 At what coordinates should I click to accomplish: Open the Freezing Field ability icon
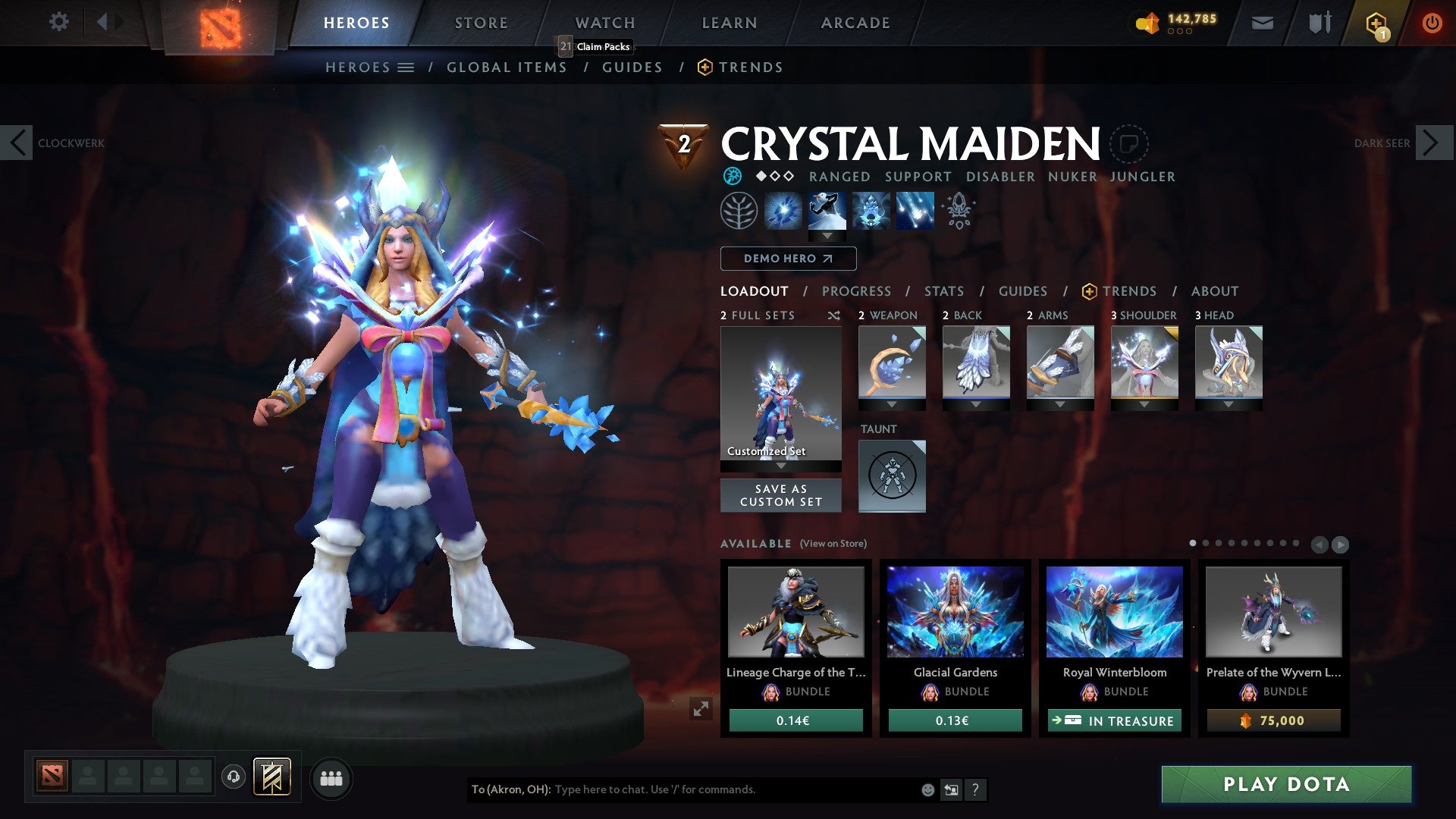tap(915, 210)
